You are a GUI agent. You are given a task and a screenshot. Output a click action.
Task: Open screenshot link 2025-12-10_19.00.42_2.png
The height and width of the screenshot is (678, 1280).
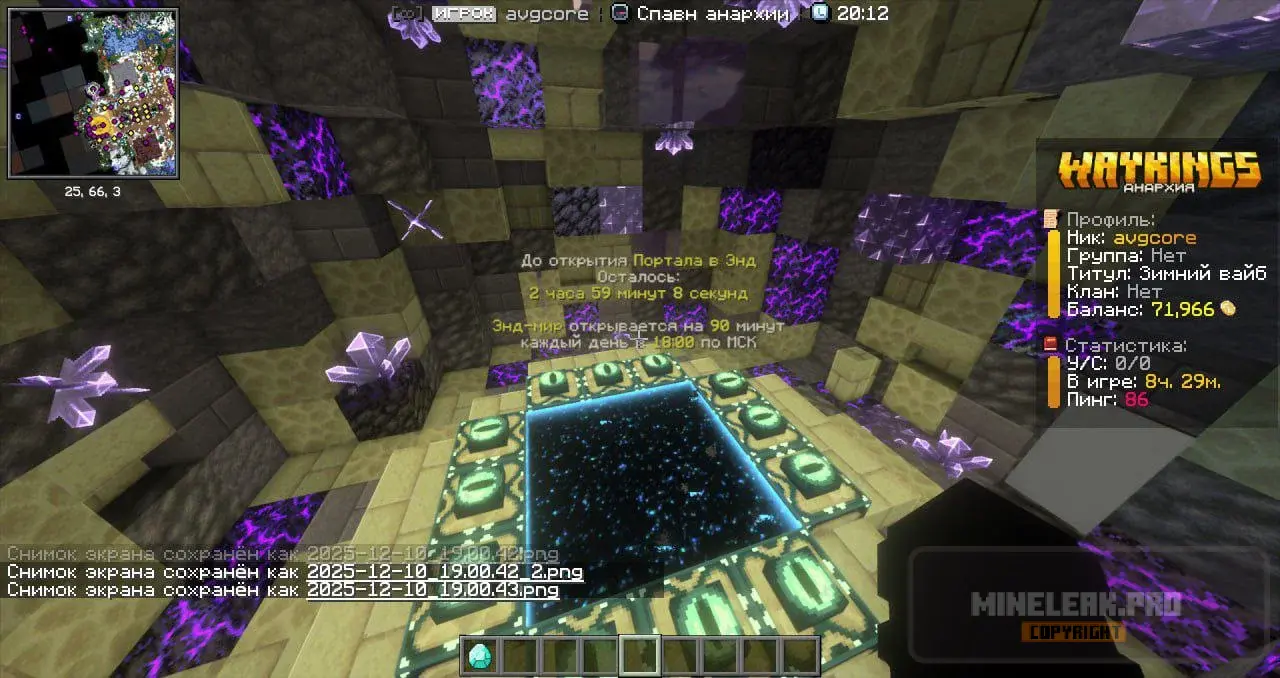[444, 571]
